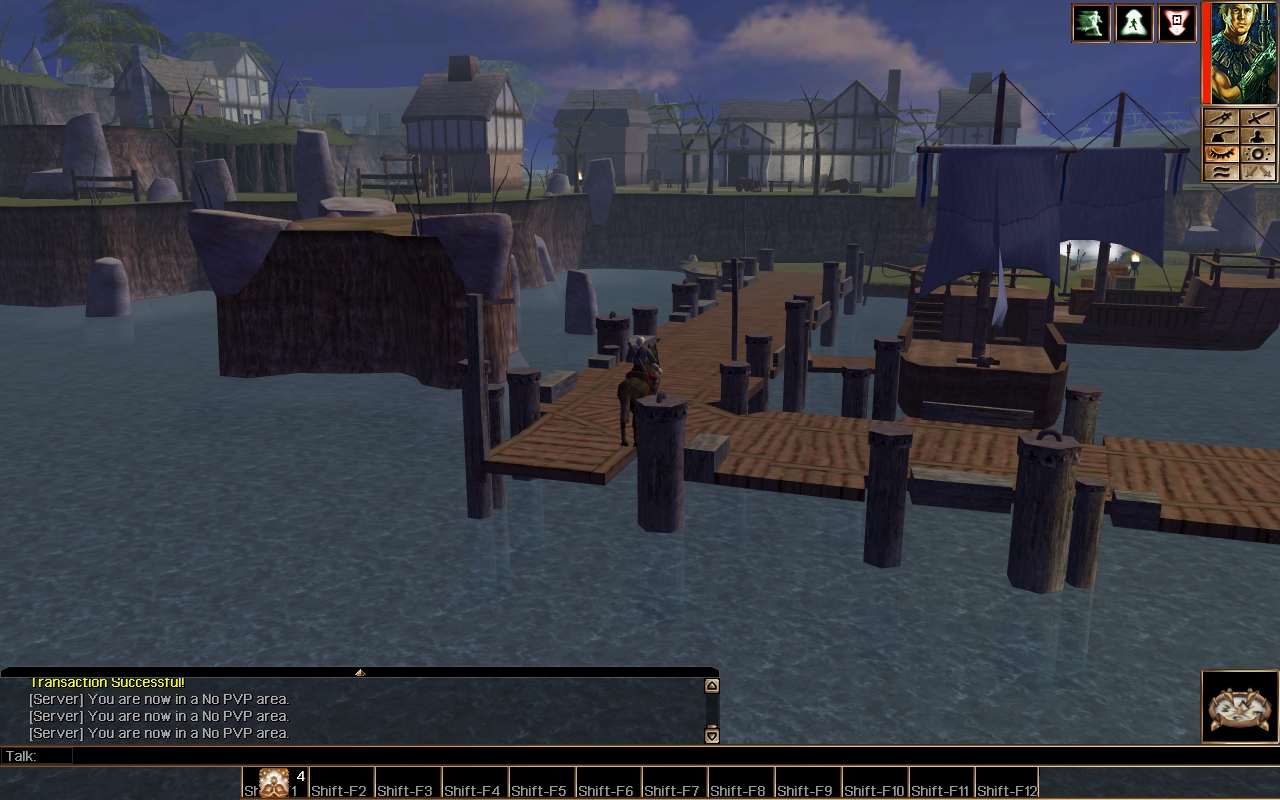The image size is (1280, 800).
Task: Click the chat log scroll up arrow
Action: tap(712, 686)
